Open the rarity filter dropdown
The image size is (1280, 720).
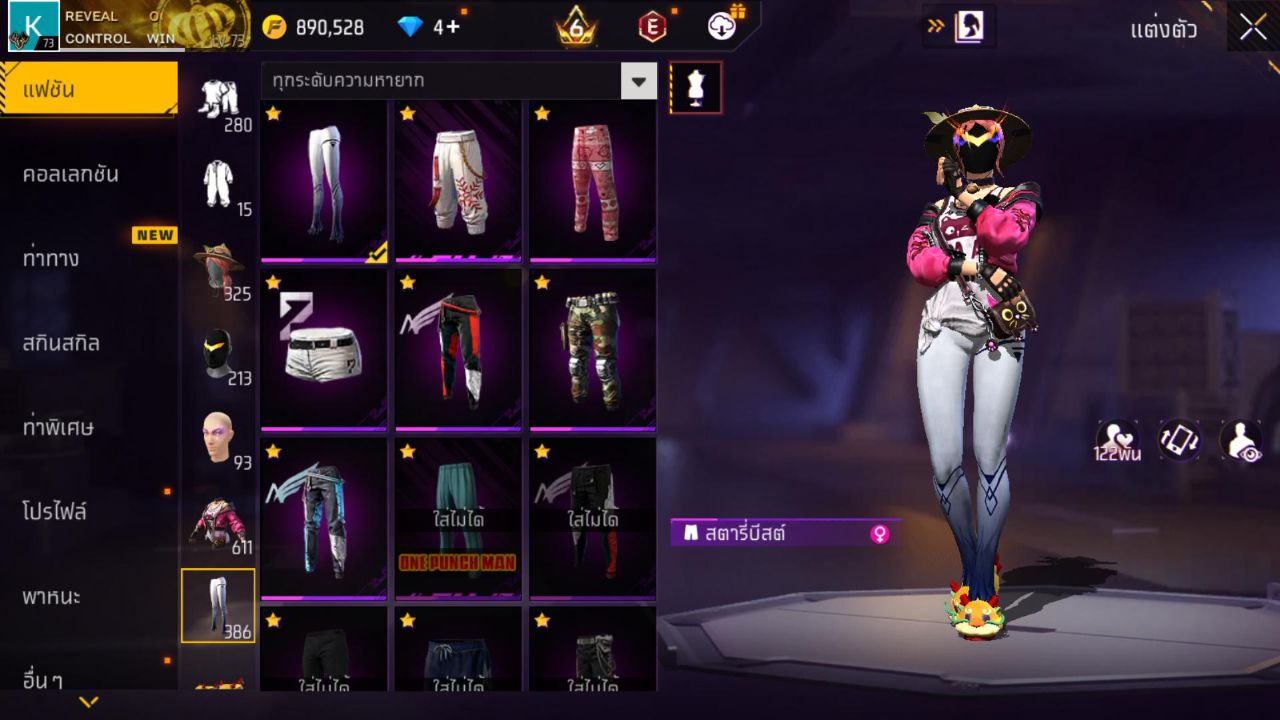pyautogui.click(x=637, y=81)
